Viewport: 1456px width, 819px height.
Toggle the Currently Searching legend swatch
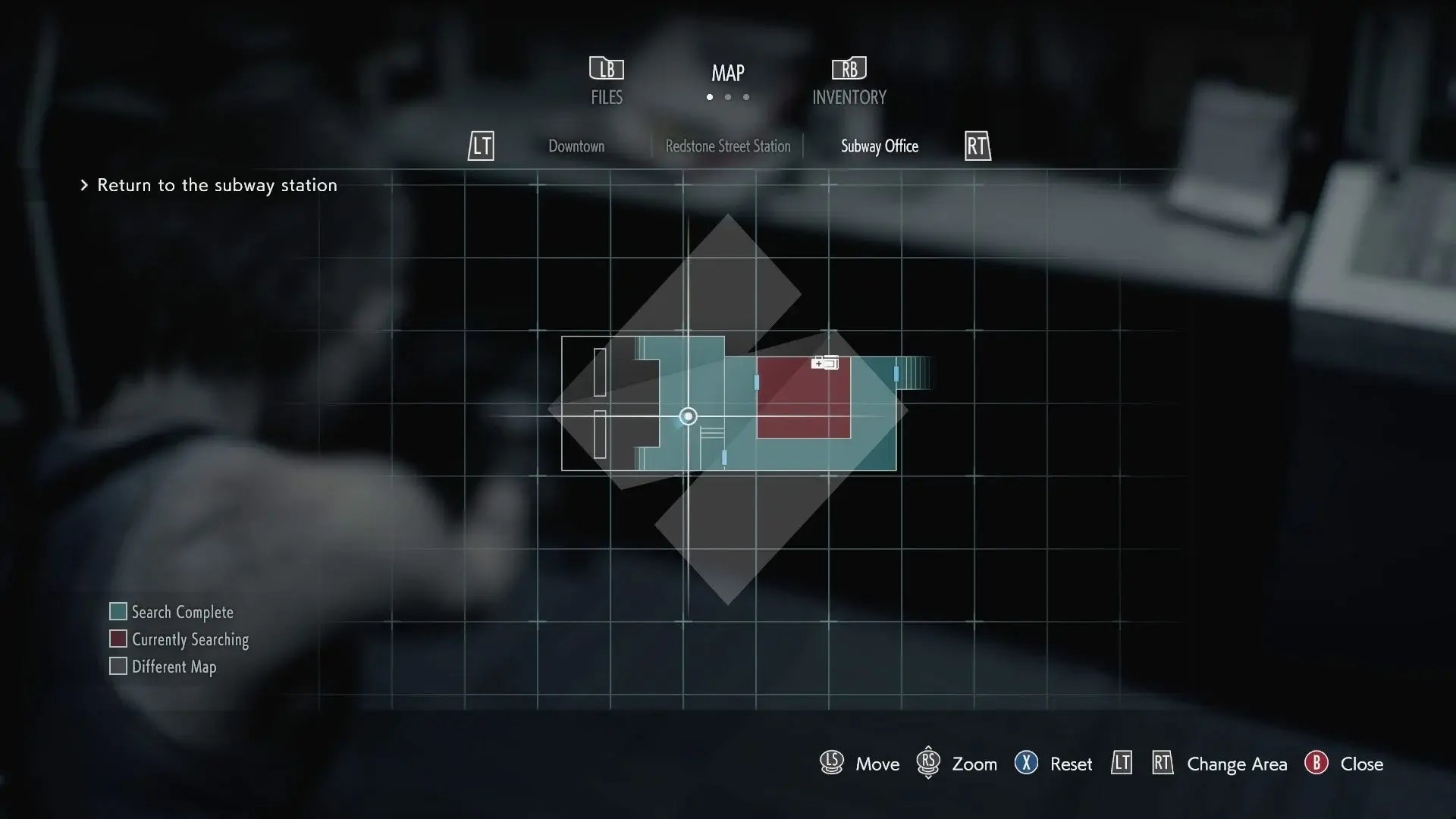(x=118, y=639)
